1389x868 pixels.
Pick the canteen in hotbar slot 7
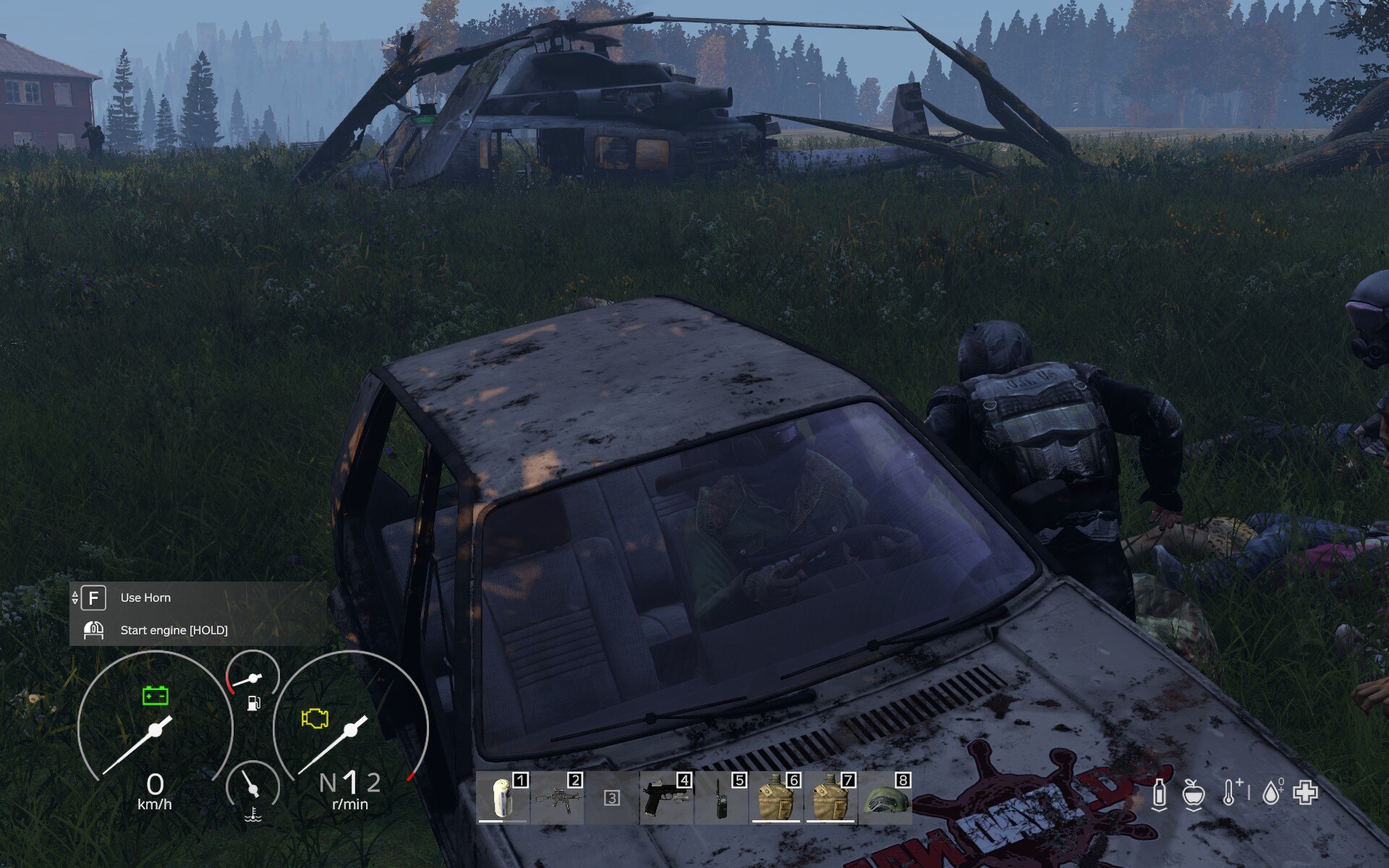tap(830, 798)
